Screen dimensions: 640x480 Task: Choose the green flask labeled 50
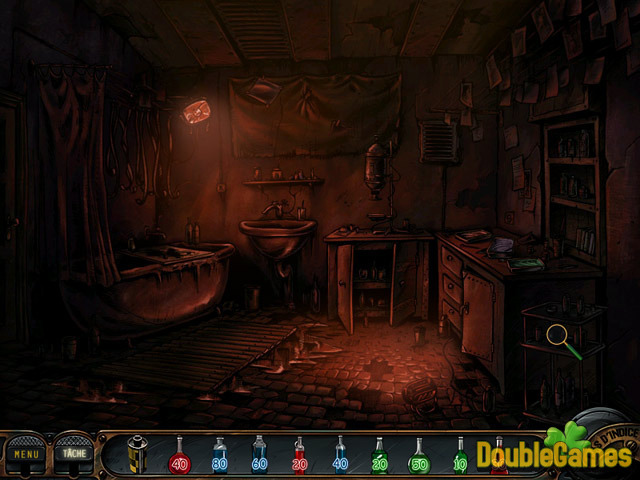pyautogui.click(x=419, y=457)
